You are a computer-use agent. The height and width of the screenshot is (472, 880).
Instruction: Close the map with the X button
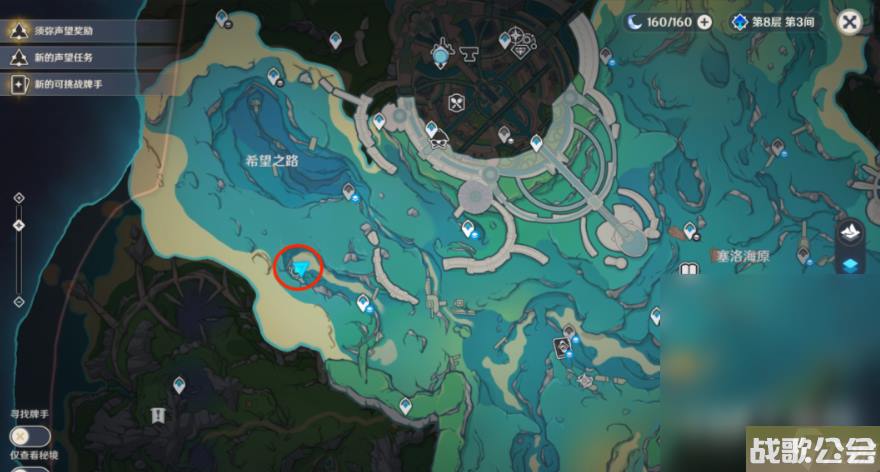pyautogui.click(x=850, y=22)
